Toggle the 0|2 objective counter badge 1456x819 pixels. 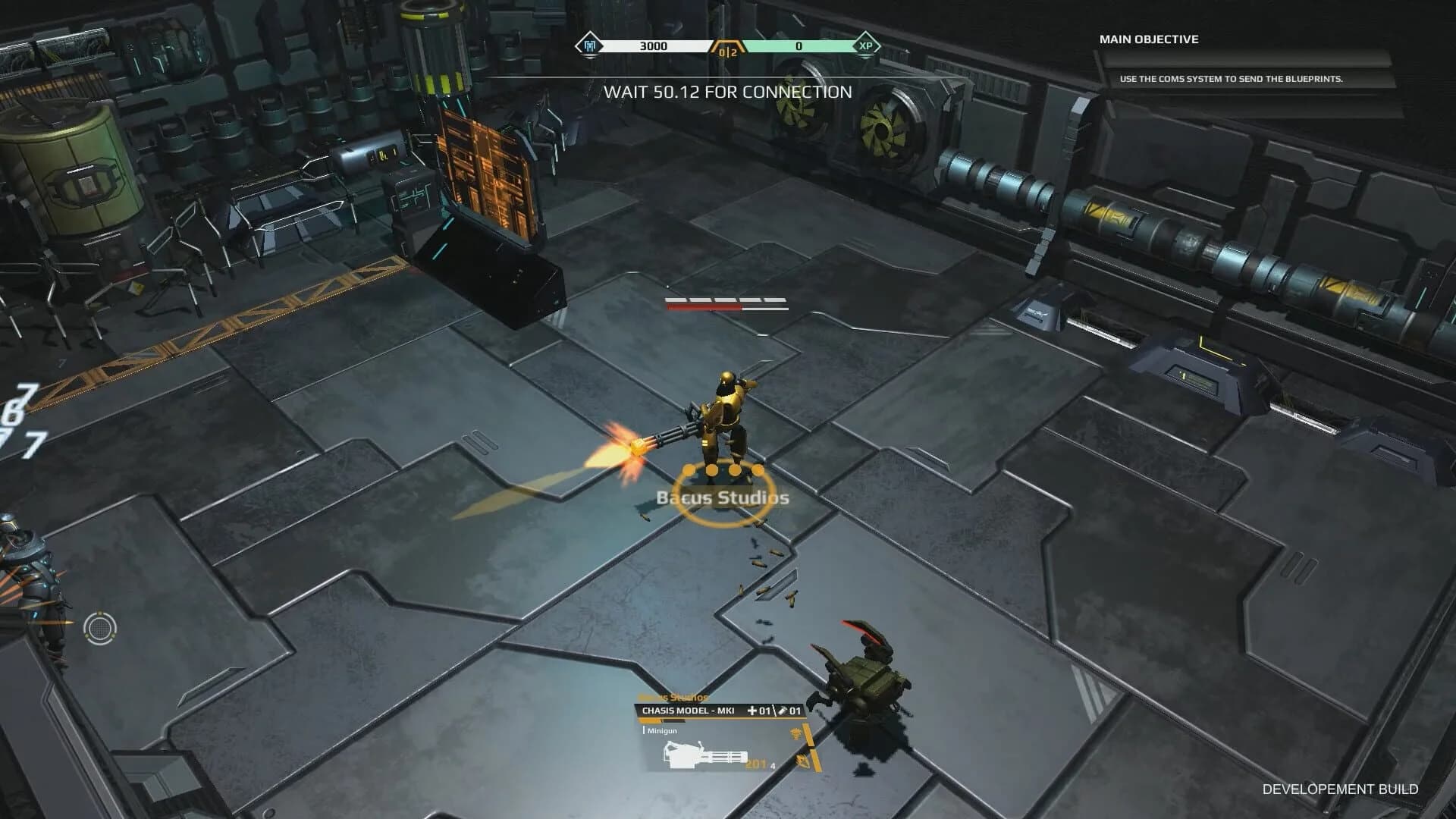(x=728, y=50)
